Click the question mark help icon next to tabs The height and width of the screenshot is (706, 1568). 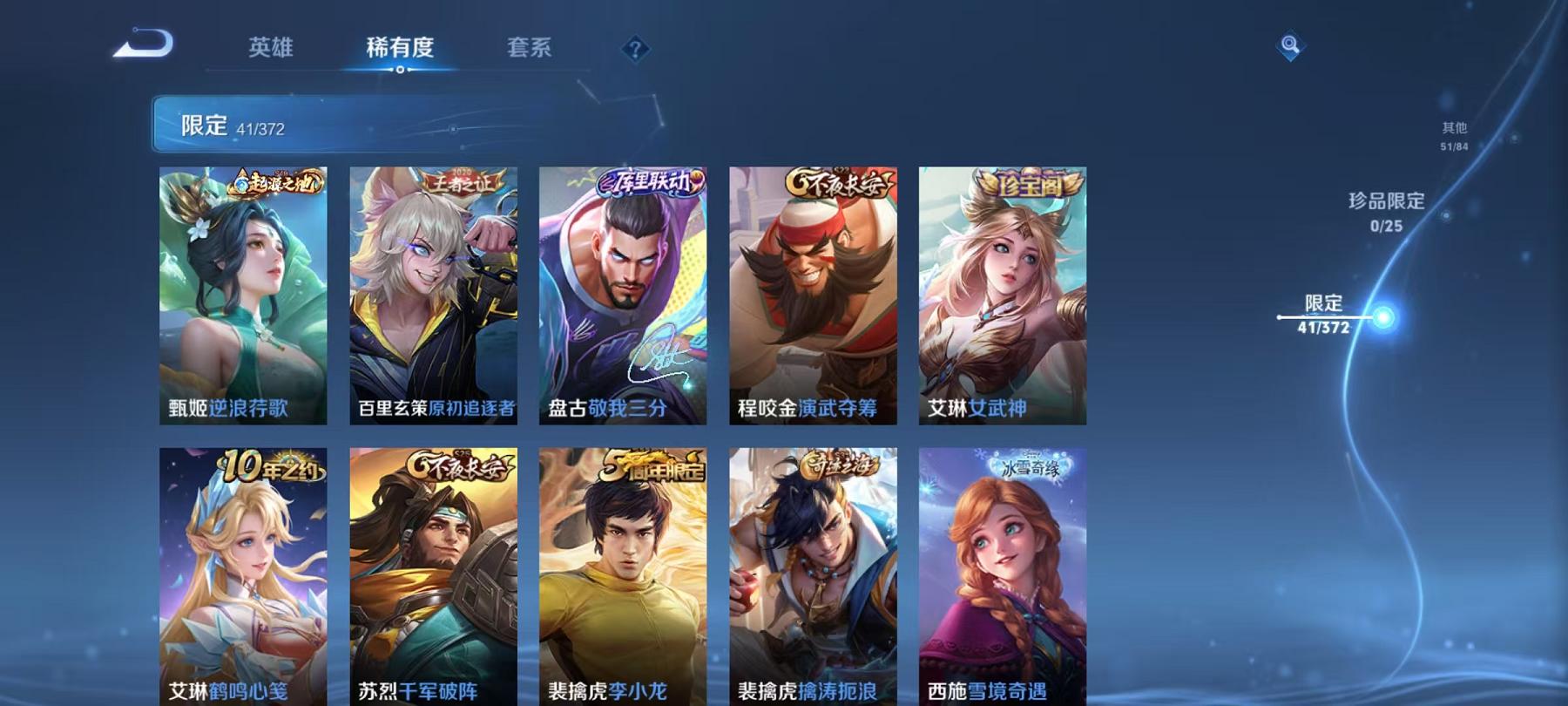[x=637, y=50]
